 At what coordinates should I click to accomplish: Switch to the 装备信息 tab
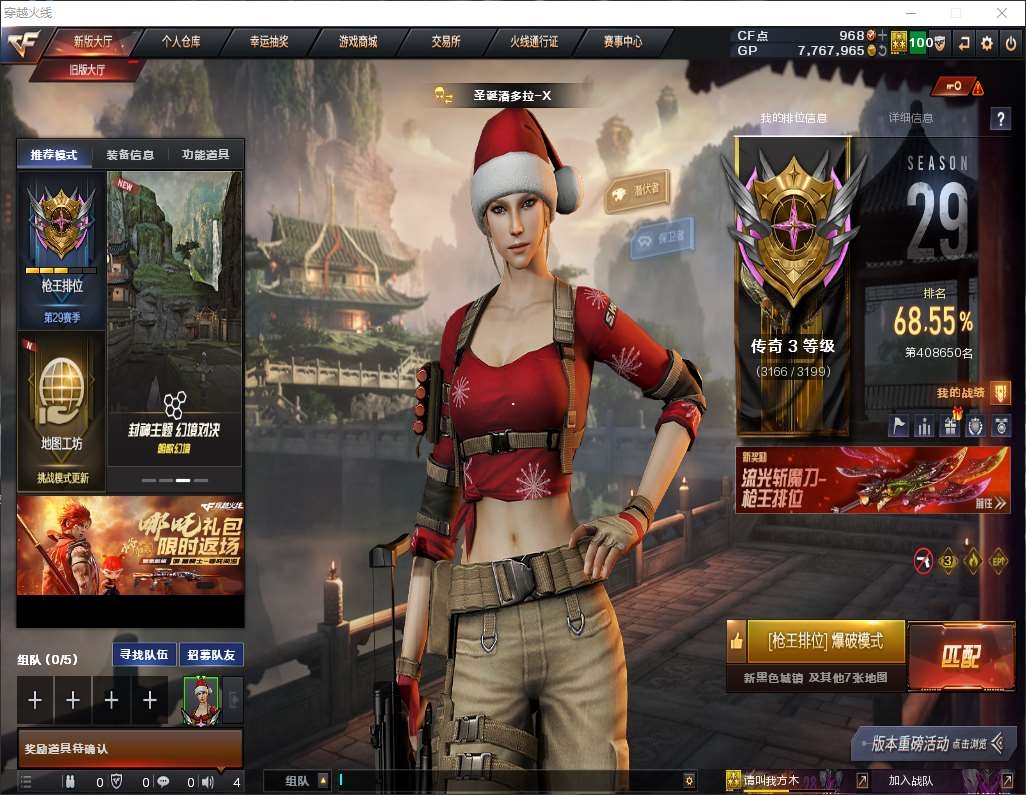[x=130, y=155]
